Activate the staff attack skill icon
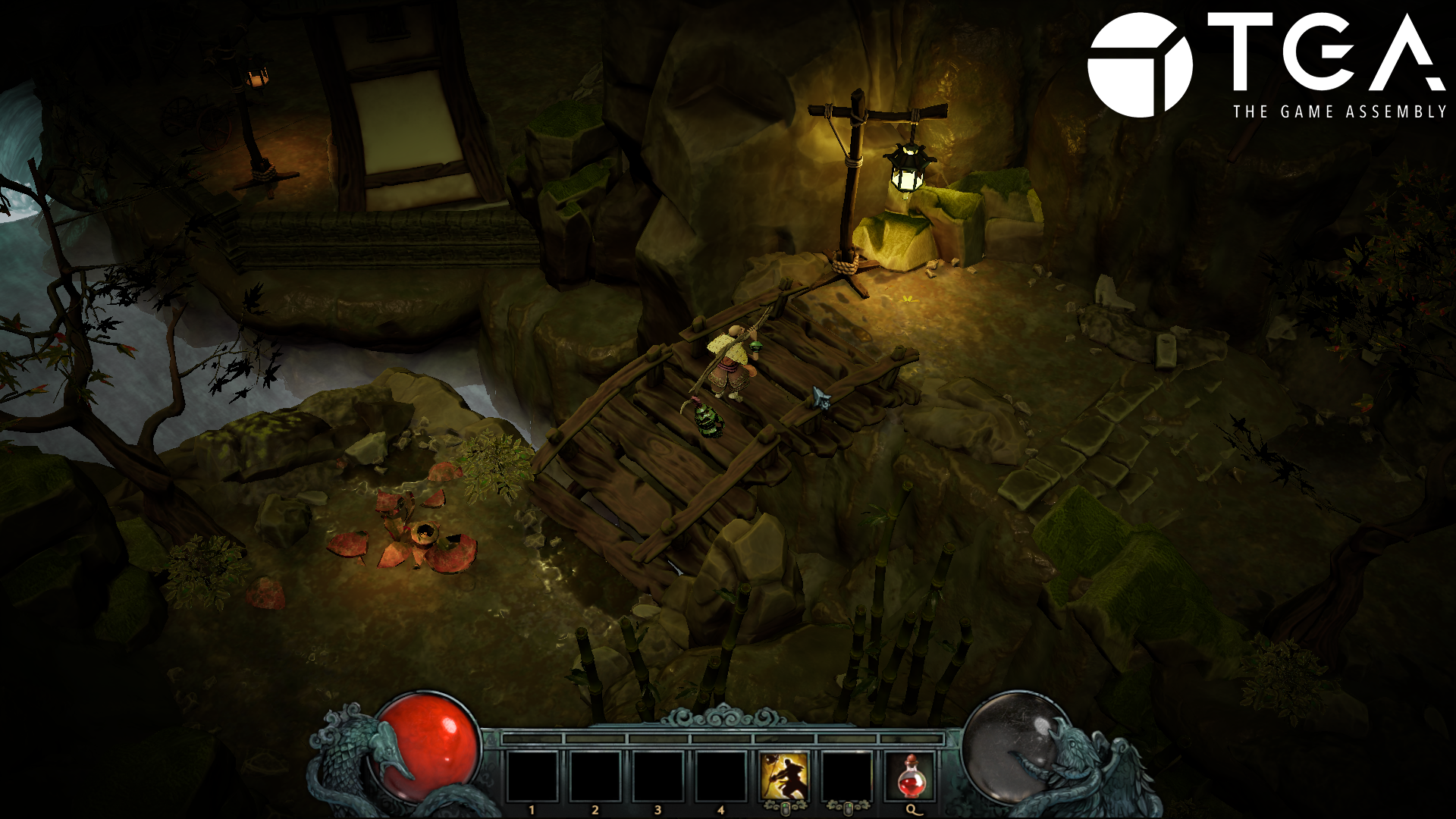The image size is (1456, 819). click(x=784, y=777)
